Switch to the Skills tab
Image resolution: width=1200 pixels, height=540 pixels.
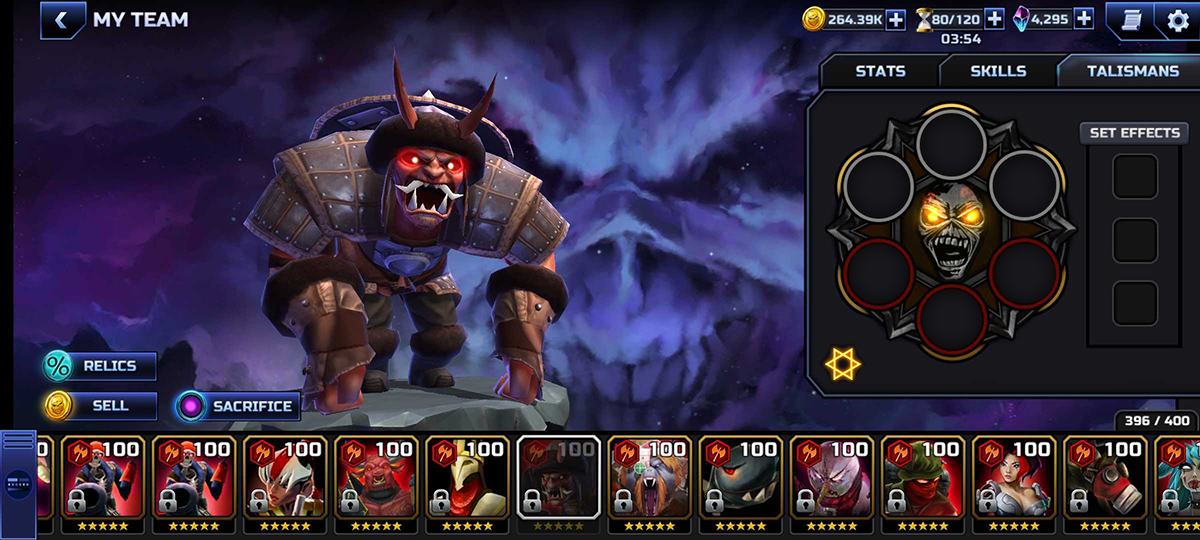pos(997,71)
